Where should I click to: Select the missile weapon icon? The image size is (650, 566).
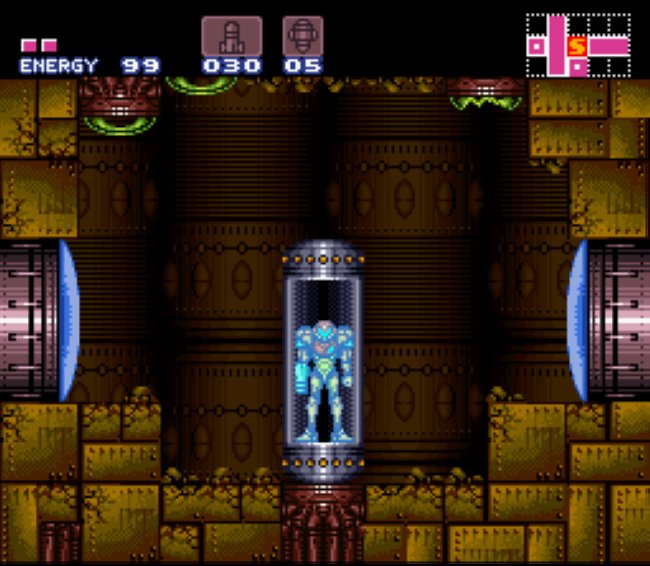click(x=231, y=36)
